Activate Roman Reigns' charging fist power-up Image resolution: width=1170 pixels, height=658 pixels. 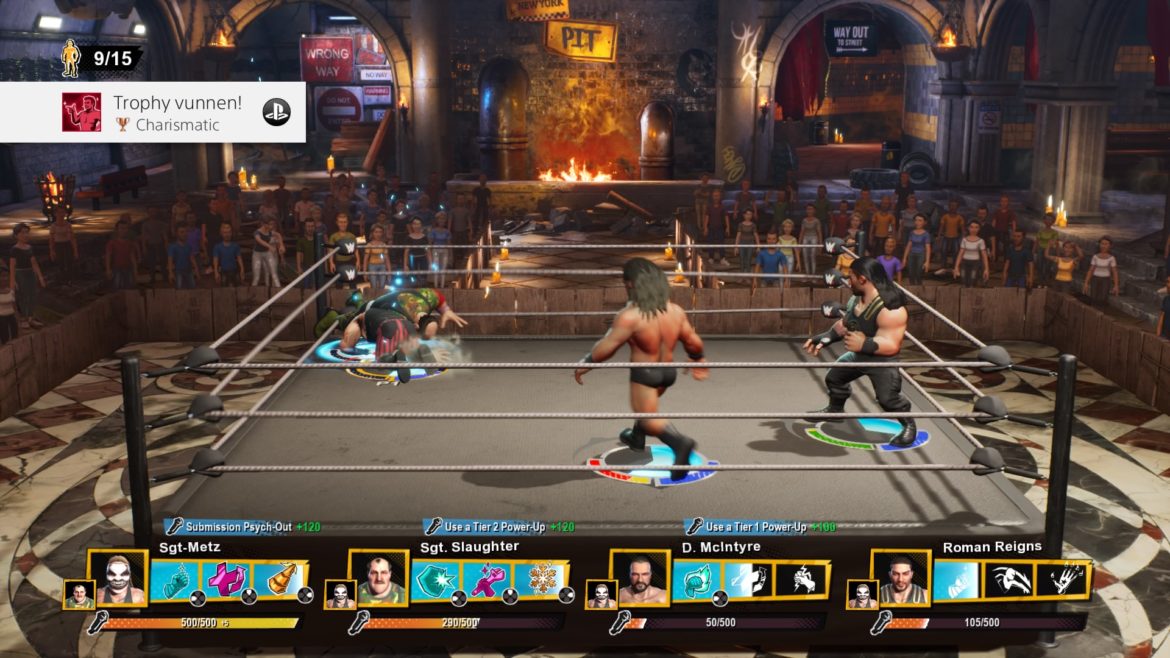[957, 580]
